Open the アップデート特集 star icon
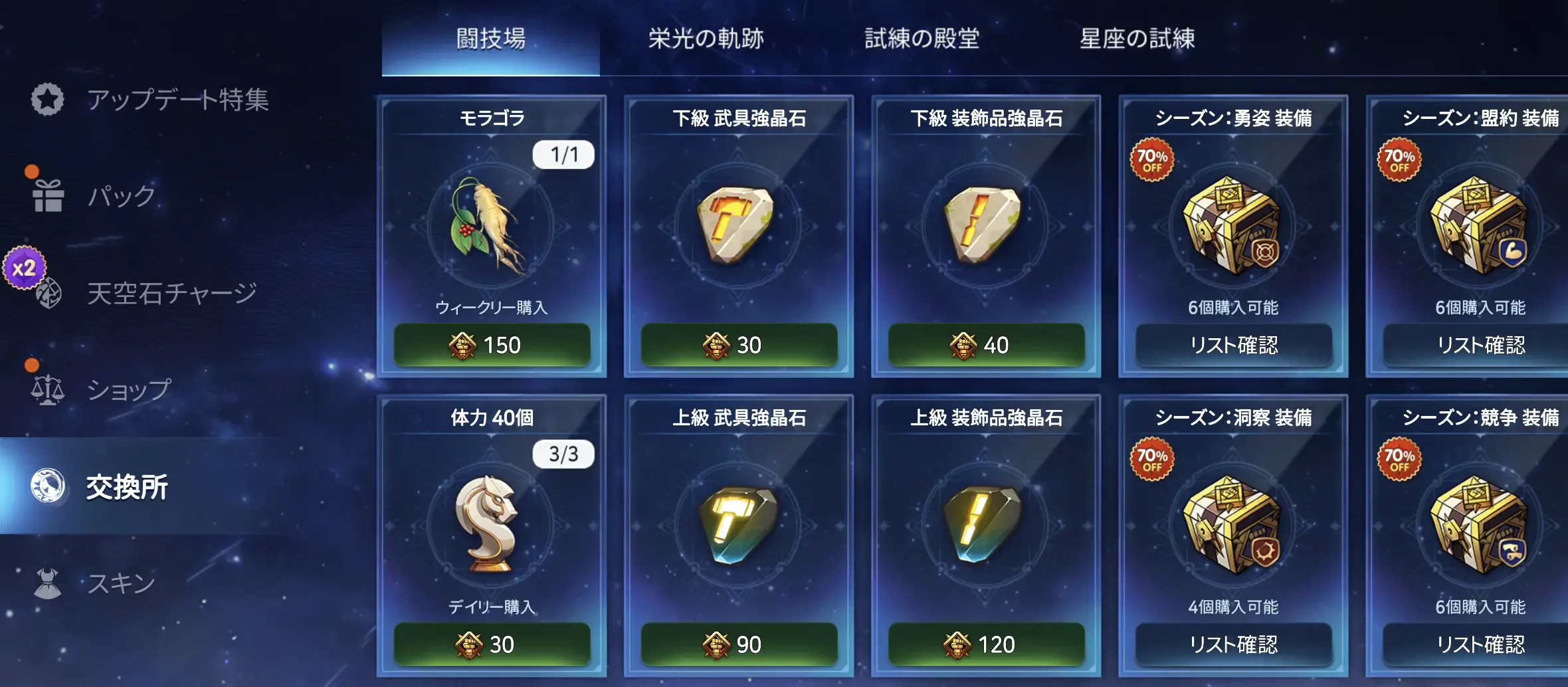Viewport: 1568px width, 687px height. pos(47,98)
